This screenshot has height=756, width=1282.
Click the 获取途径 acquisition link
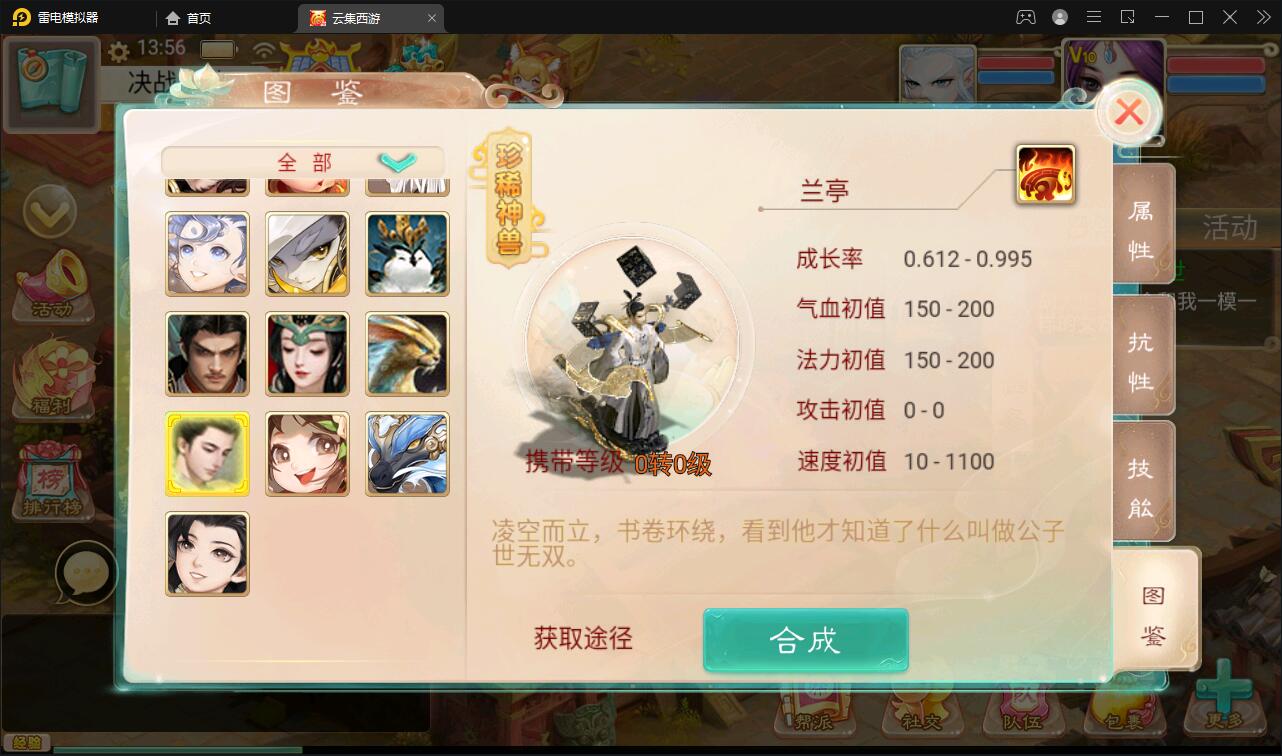tap(581, 640)
